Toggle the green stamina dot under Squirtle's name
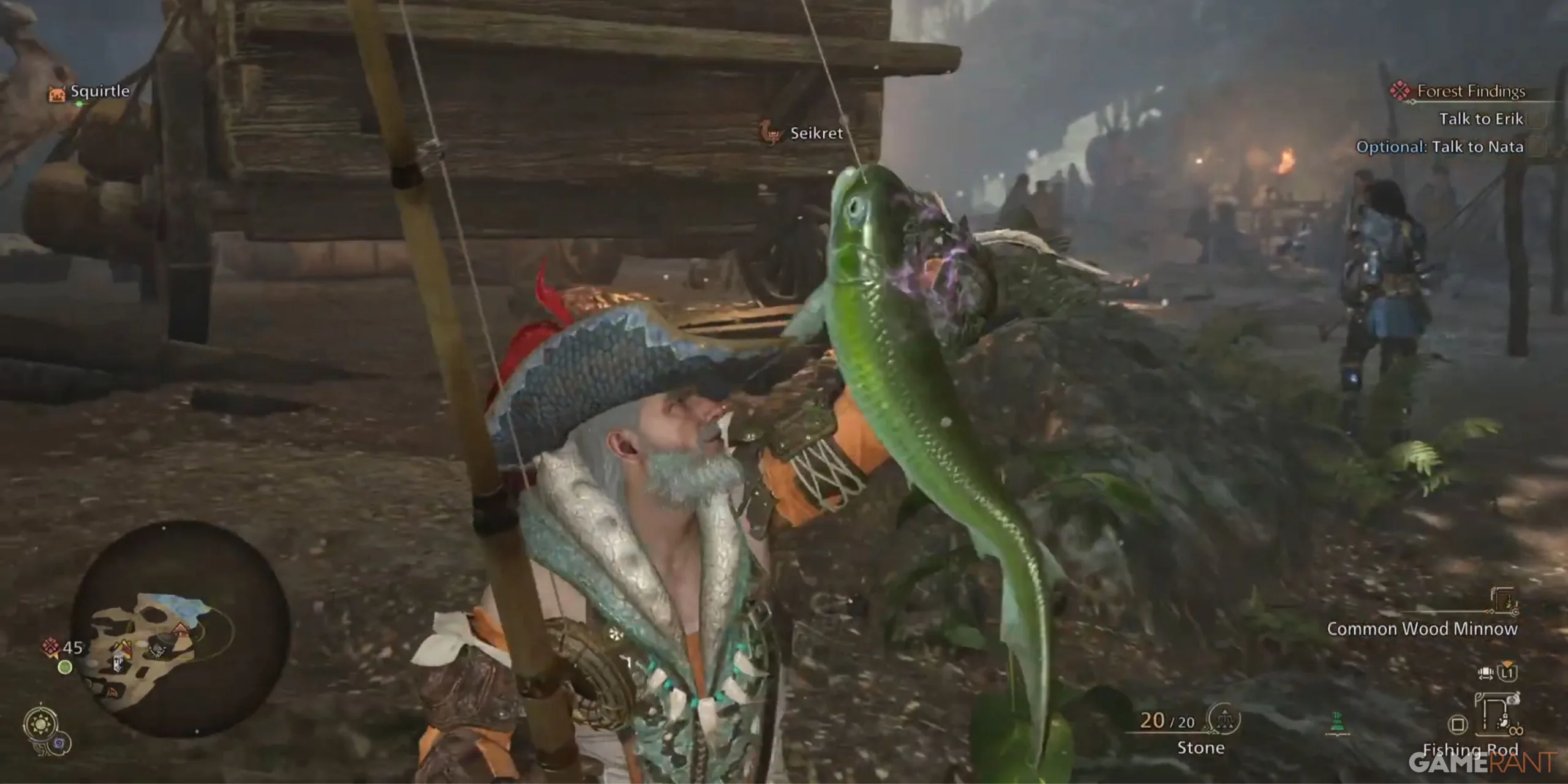 coord(80,105)
